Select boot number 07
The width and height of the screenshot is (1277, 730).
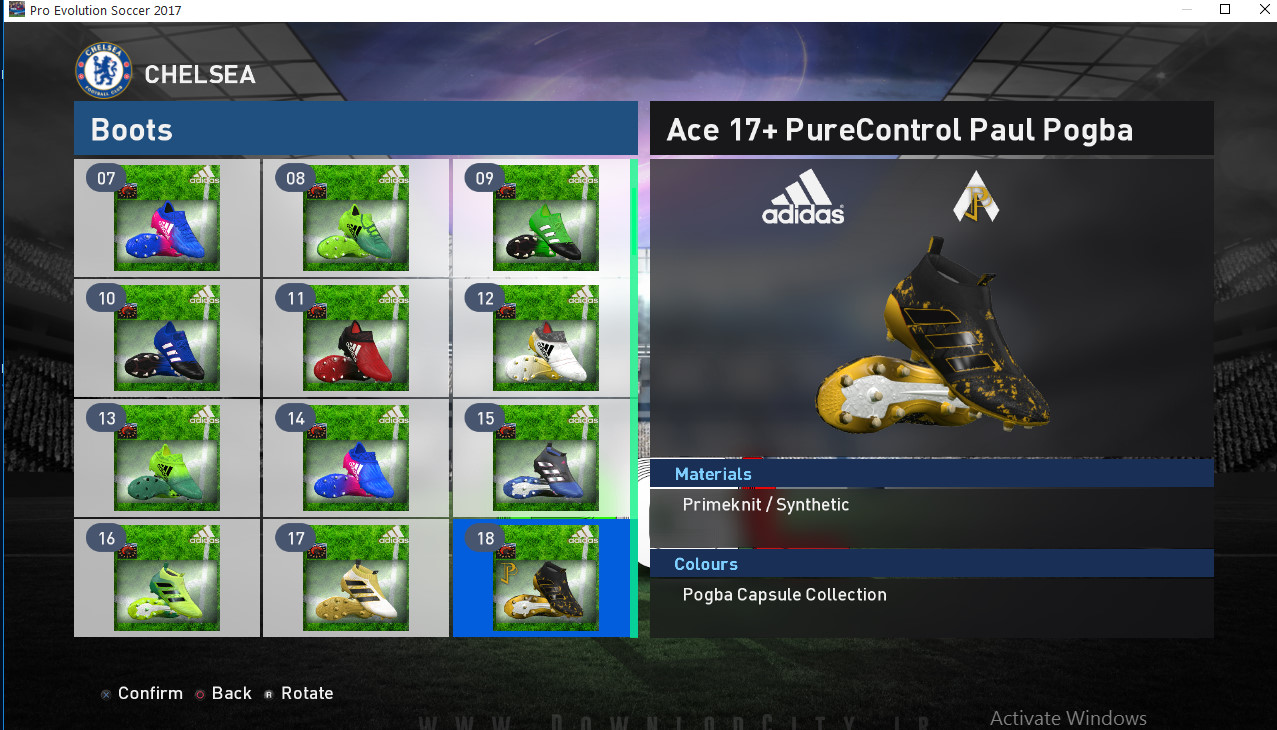tap(167, 218)
